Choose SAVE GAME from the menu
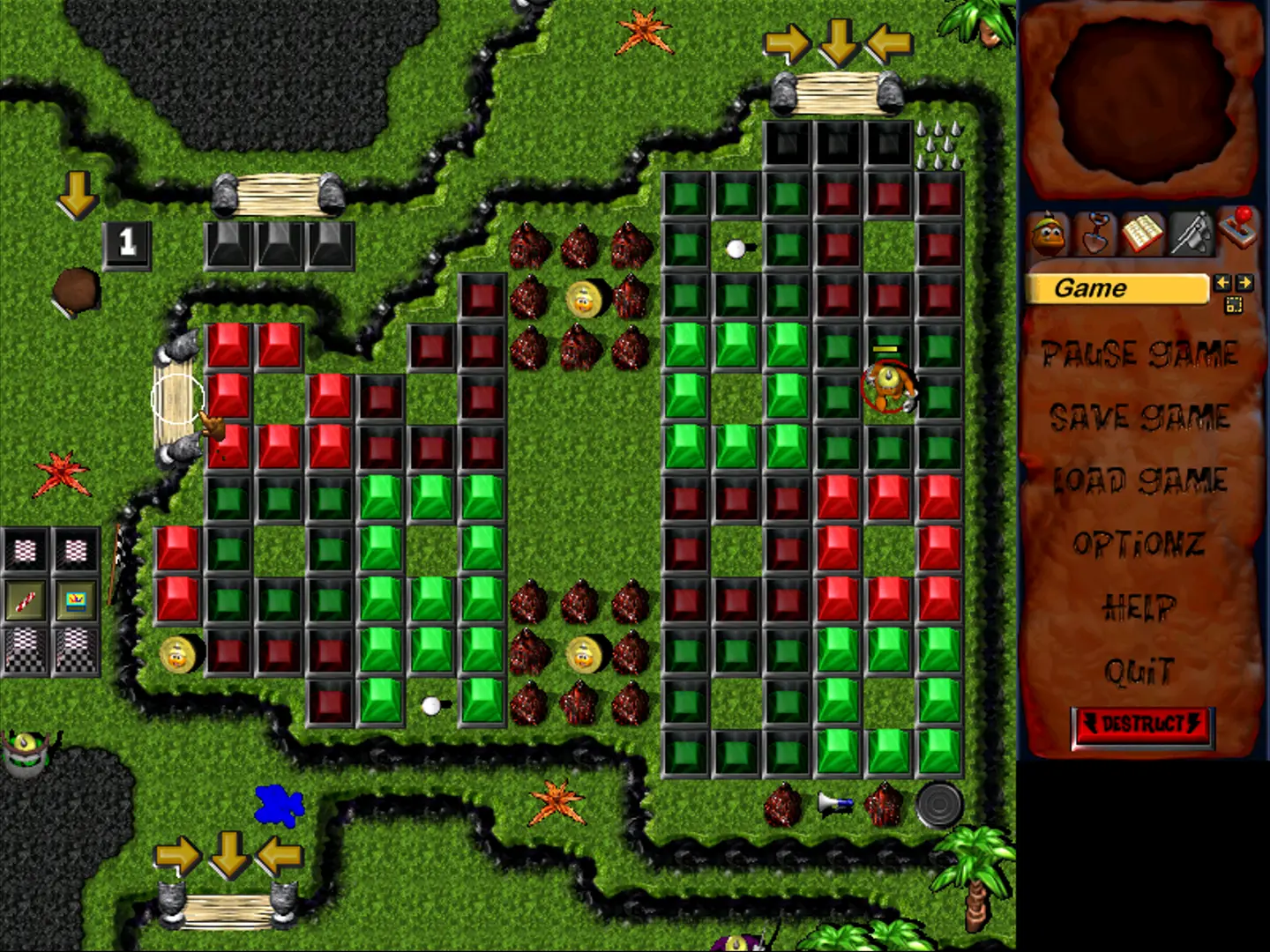1270x952 pixels. pos(1139,417)
